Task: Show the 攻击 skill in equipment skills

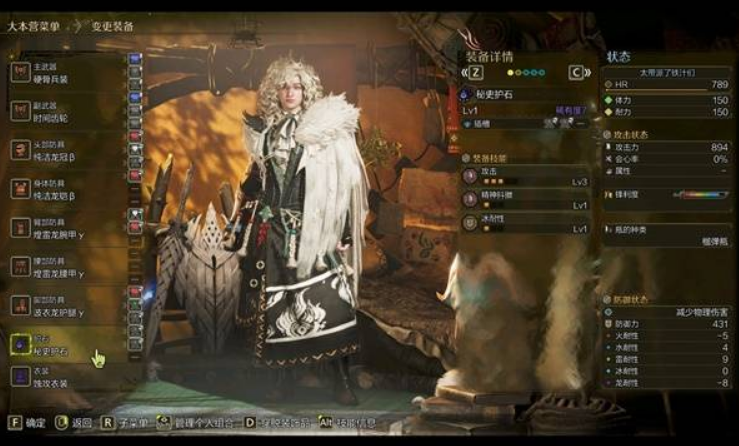Action: tap(525, 177)
